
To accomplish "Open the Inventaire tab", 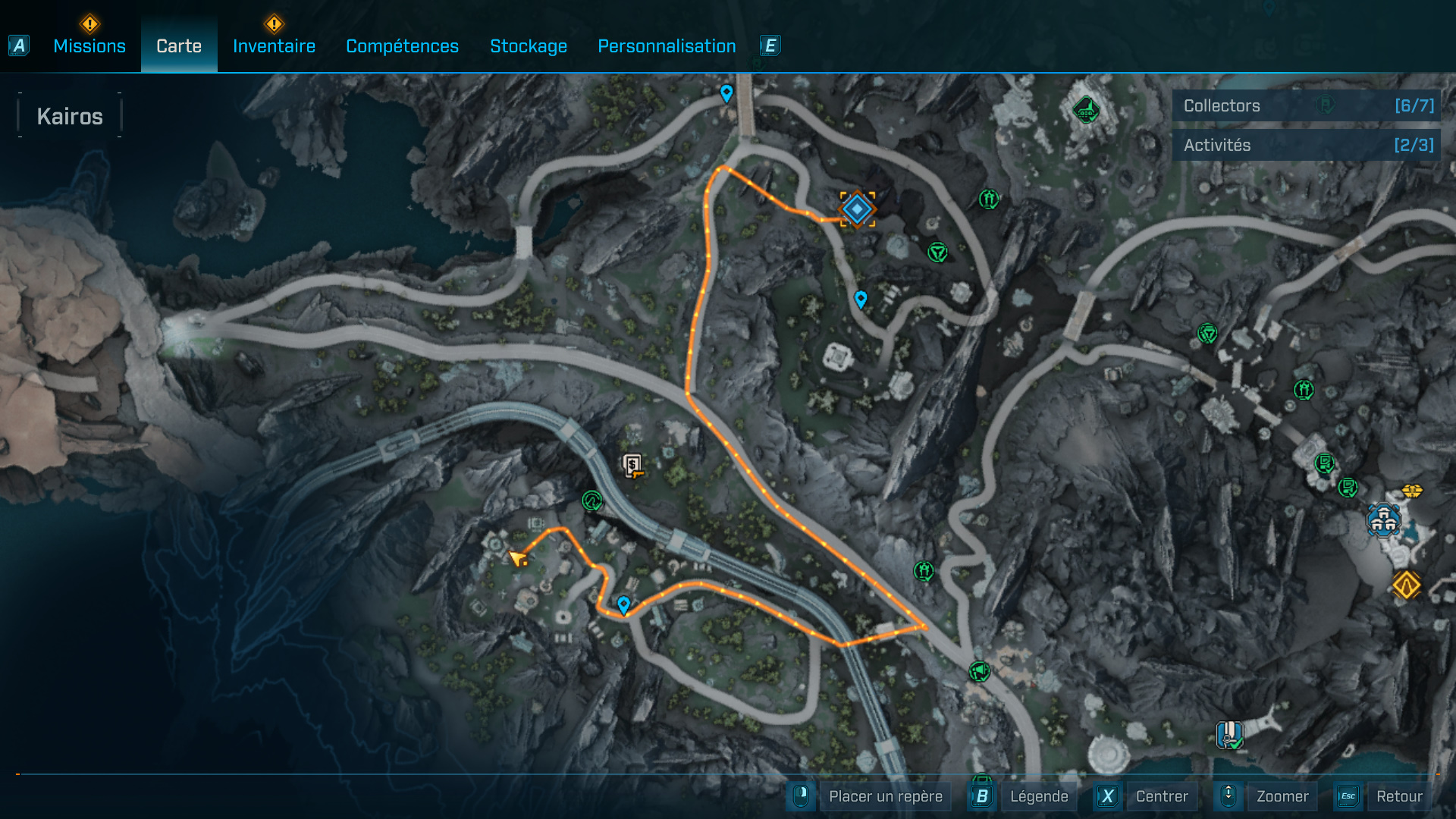I will [x=274, y=46].
